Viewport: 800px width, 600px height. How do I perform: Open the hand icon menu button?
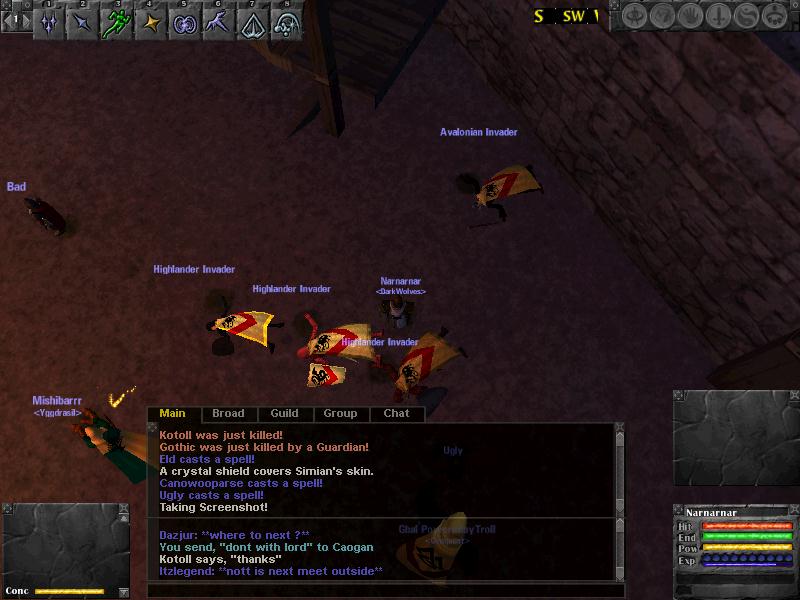pyautogui.click(x=692, y=16)
